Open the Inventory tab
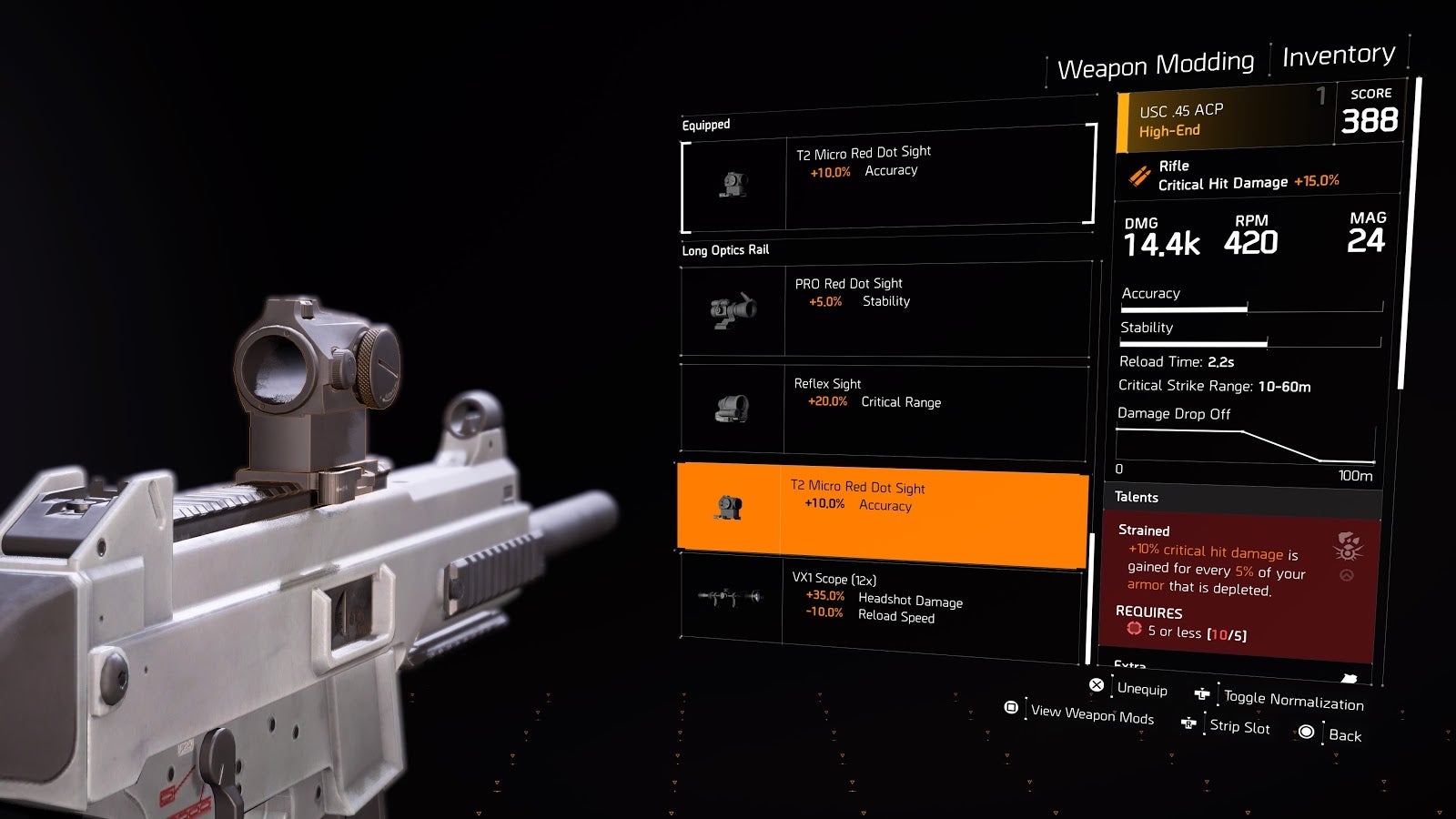Viewport: 1456px width, 819px height. [x=1338, y=56]
